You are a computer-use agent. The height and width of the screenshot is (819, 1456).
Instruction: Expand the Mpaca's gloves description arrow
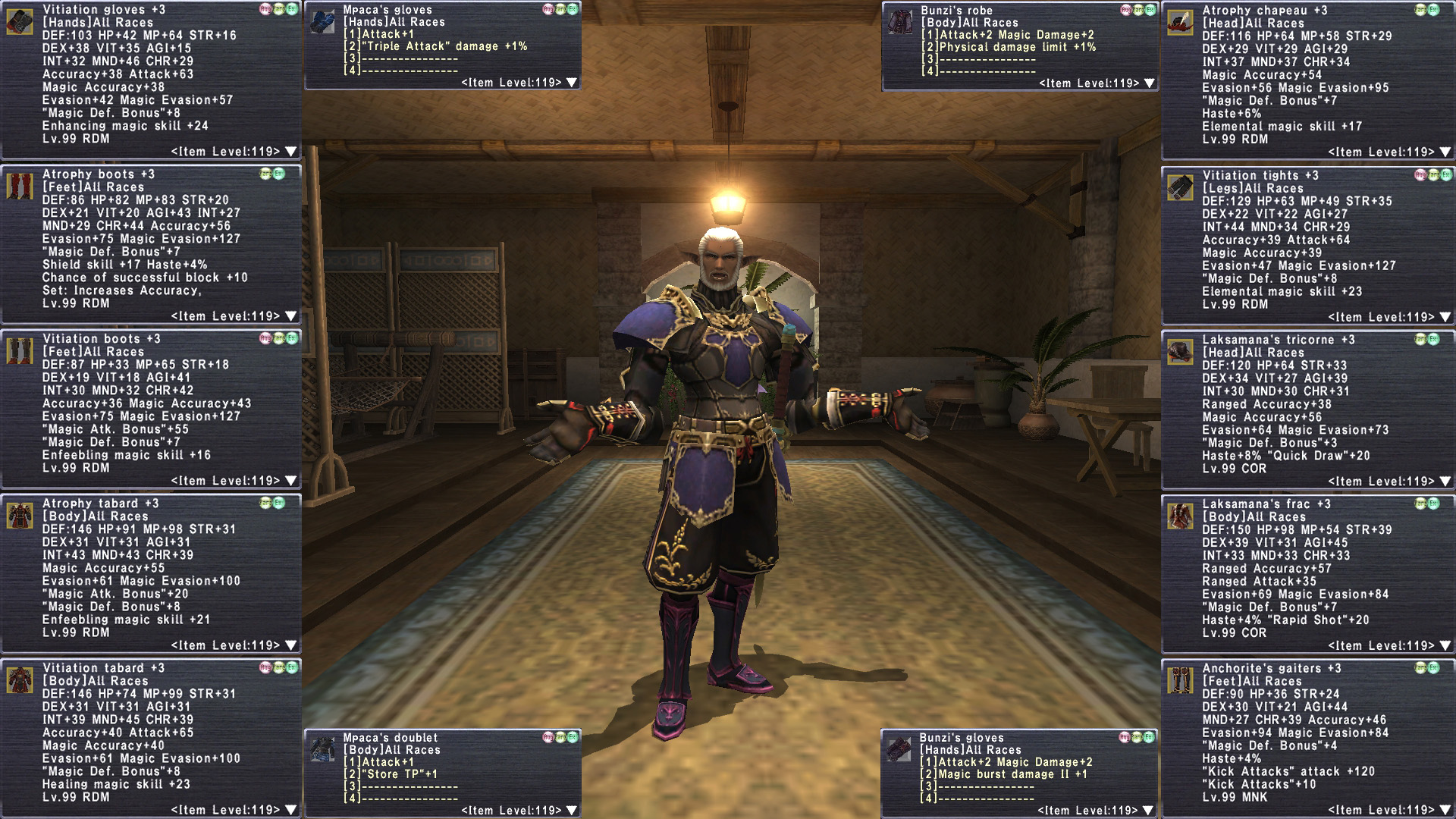coord(572,83)
